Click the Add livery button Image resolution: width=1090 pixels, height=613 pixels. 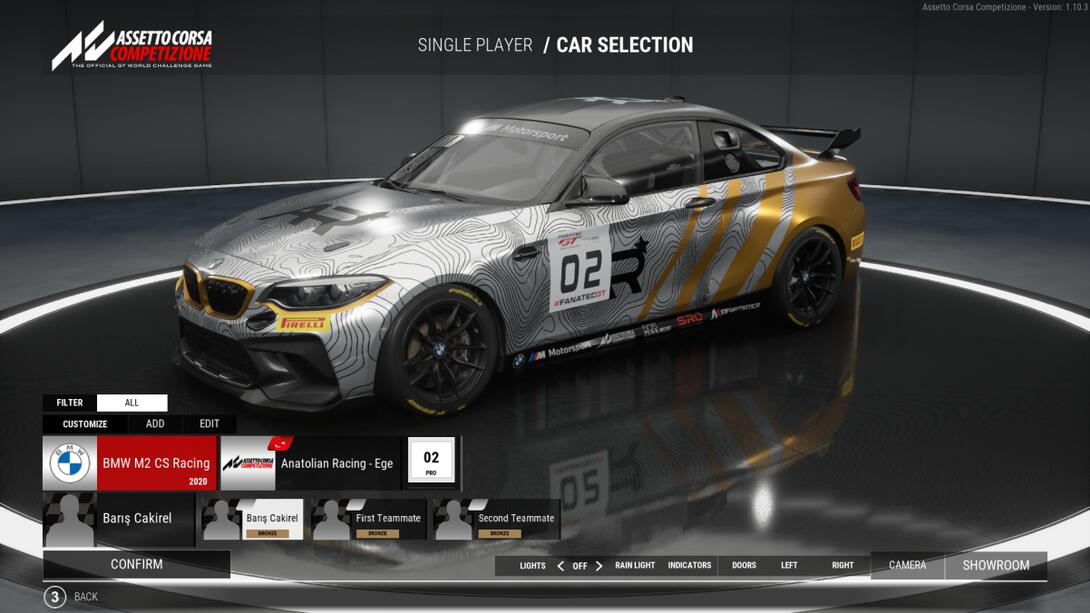pyautogui.click(x=155, y=424)
